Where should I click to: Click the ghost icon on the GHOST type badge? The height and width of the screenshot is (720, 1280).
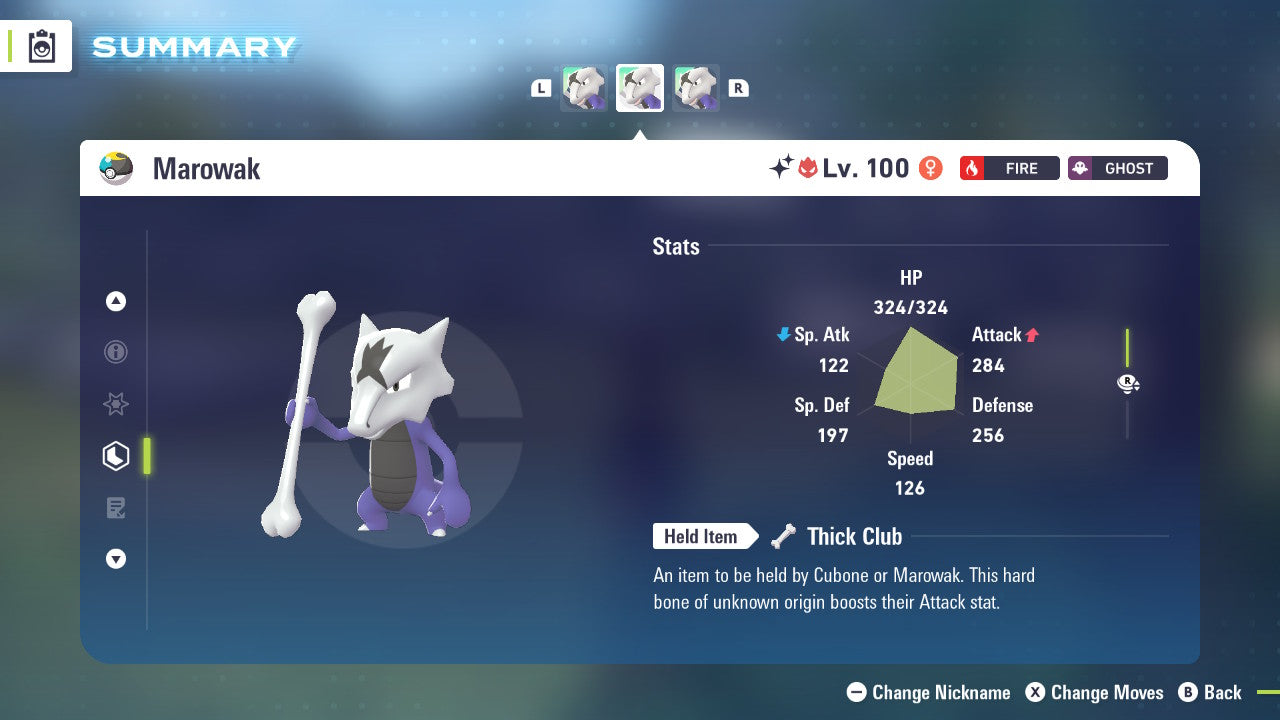pos(1081,168)
